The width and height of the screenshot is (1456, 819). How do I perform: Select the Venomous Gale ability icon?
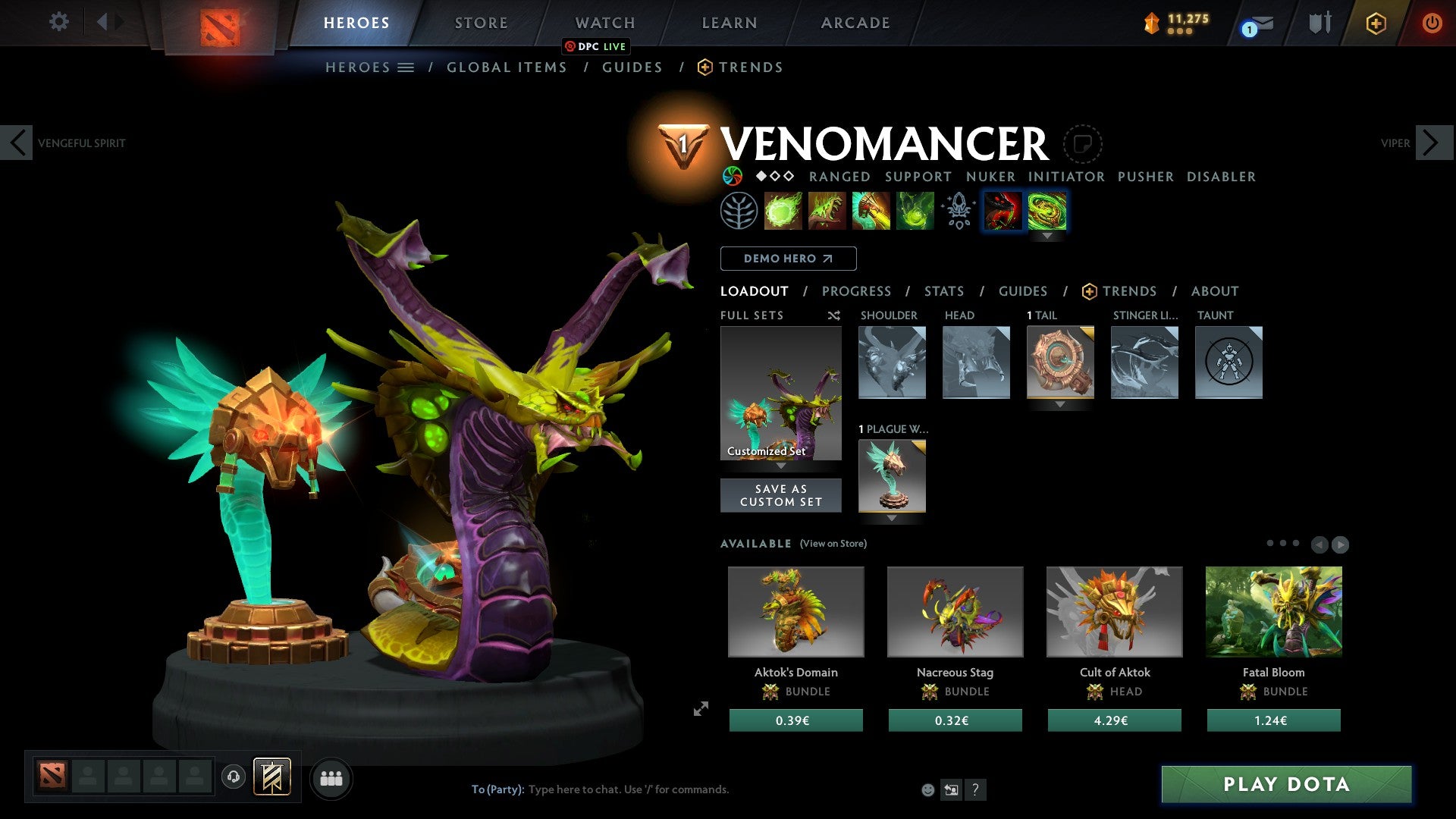click(x=783, y=211)
